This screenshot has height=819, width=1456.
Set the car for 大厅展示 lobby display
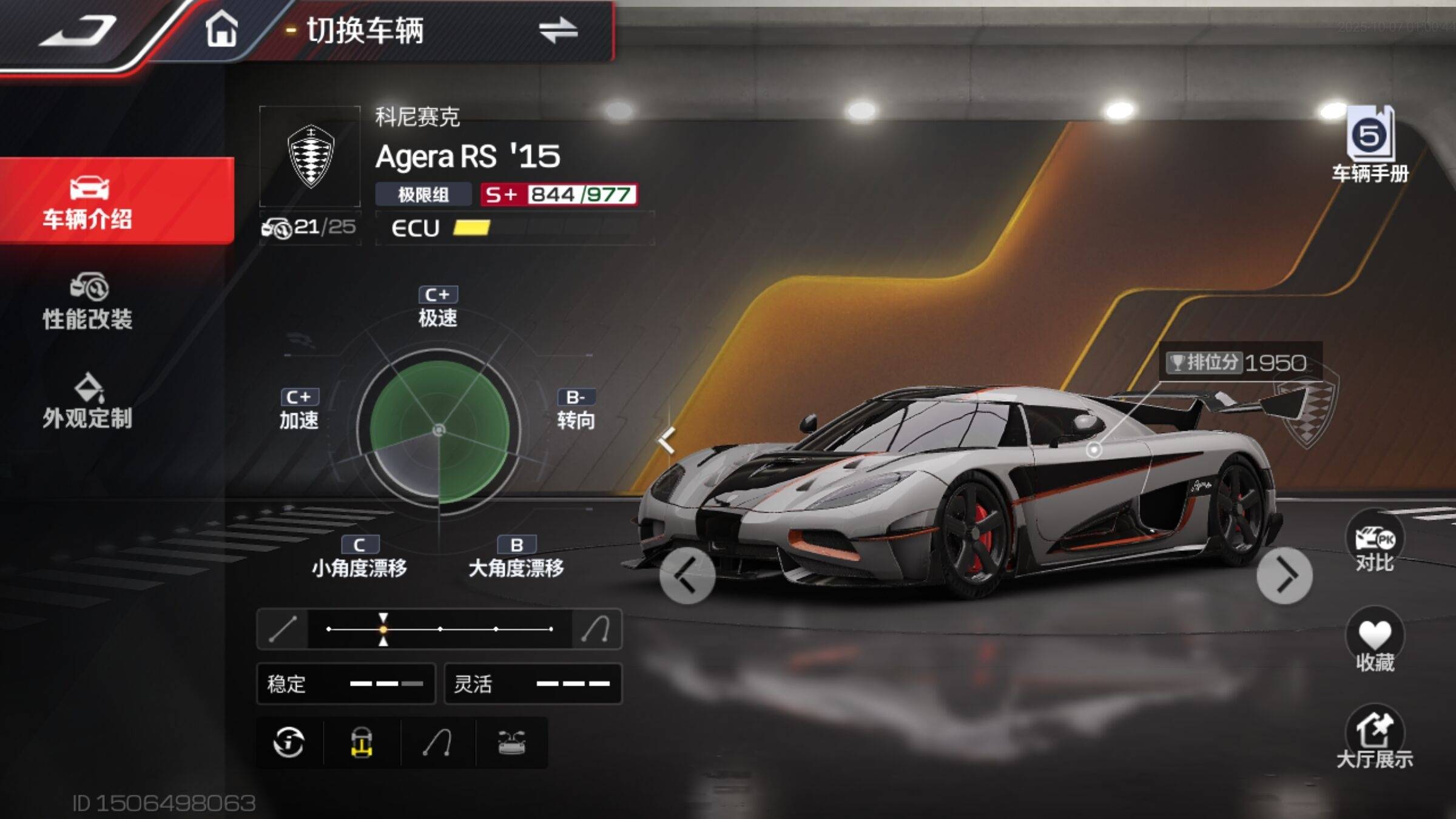pyautogui.click(x=1375, y=738)
